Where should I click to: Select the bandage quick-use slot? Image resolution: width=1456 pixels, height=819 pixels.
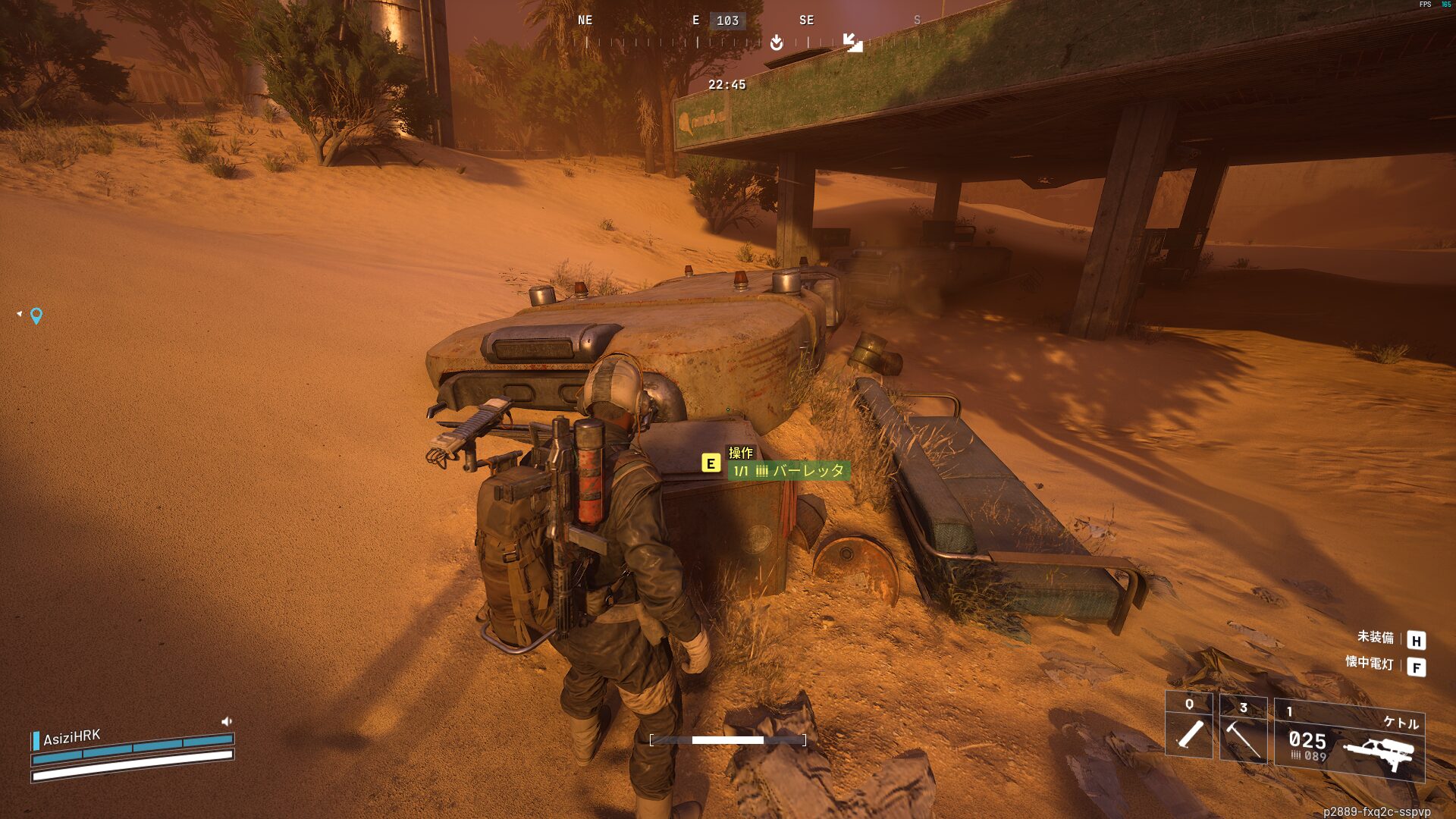coord(1189,726)
